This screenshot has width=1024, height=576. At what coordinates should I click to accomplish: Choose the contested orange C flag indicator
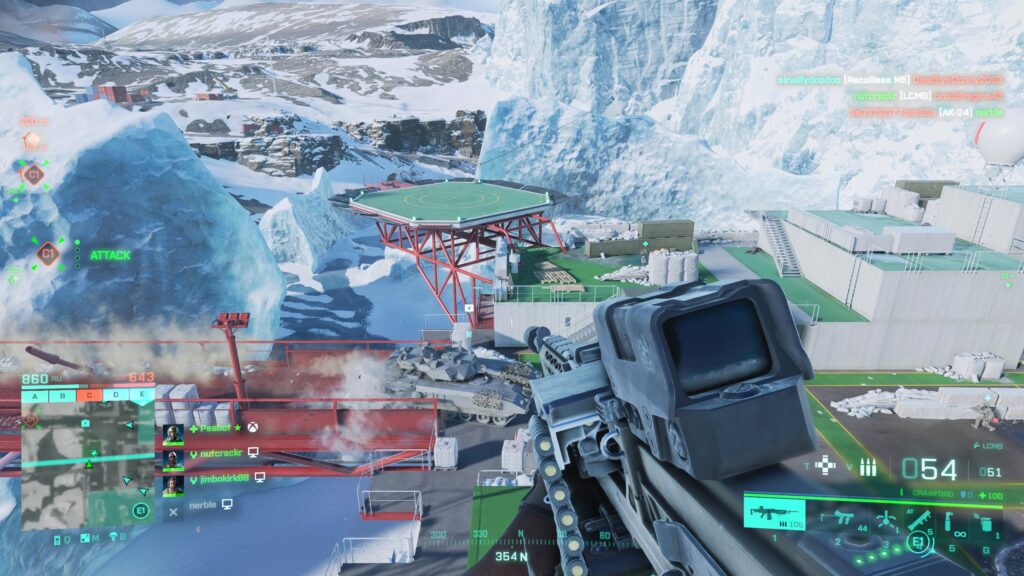90,393
